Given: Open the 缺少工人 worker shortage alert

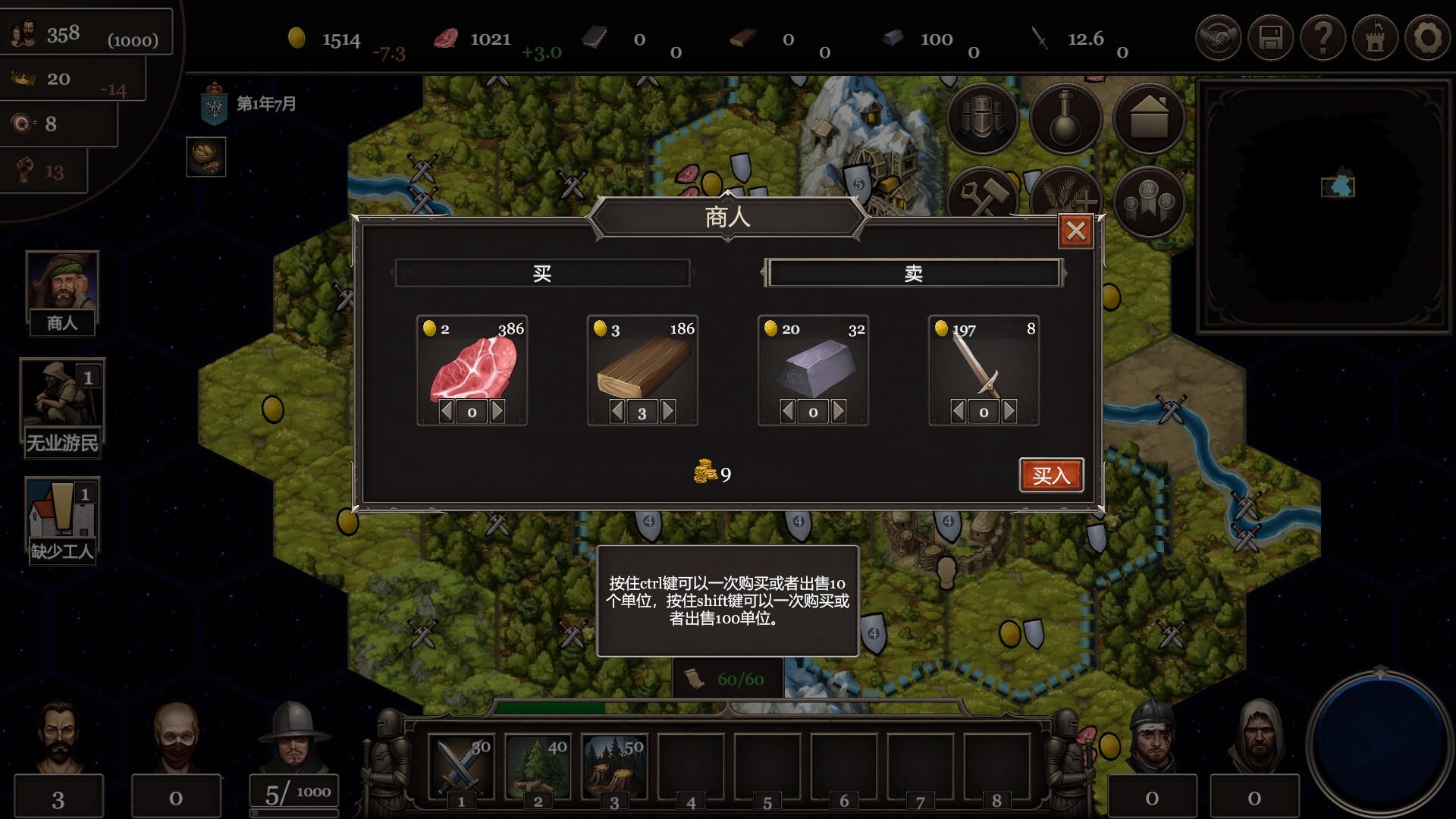Looking at the screenshot, I should pyautogui.click(x=62, y=520).
